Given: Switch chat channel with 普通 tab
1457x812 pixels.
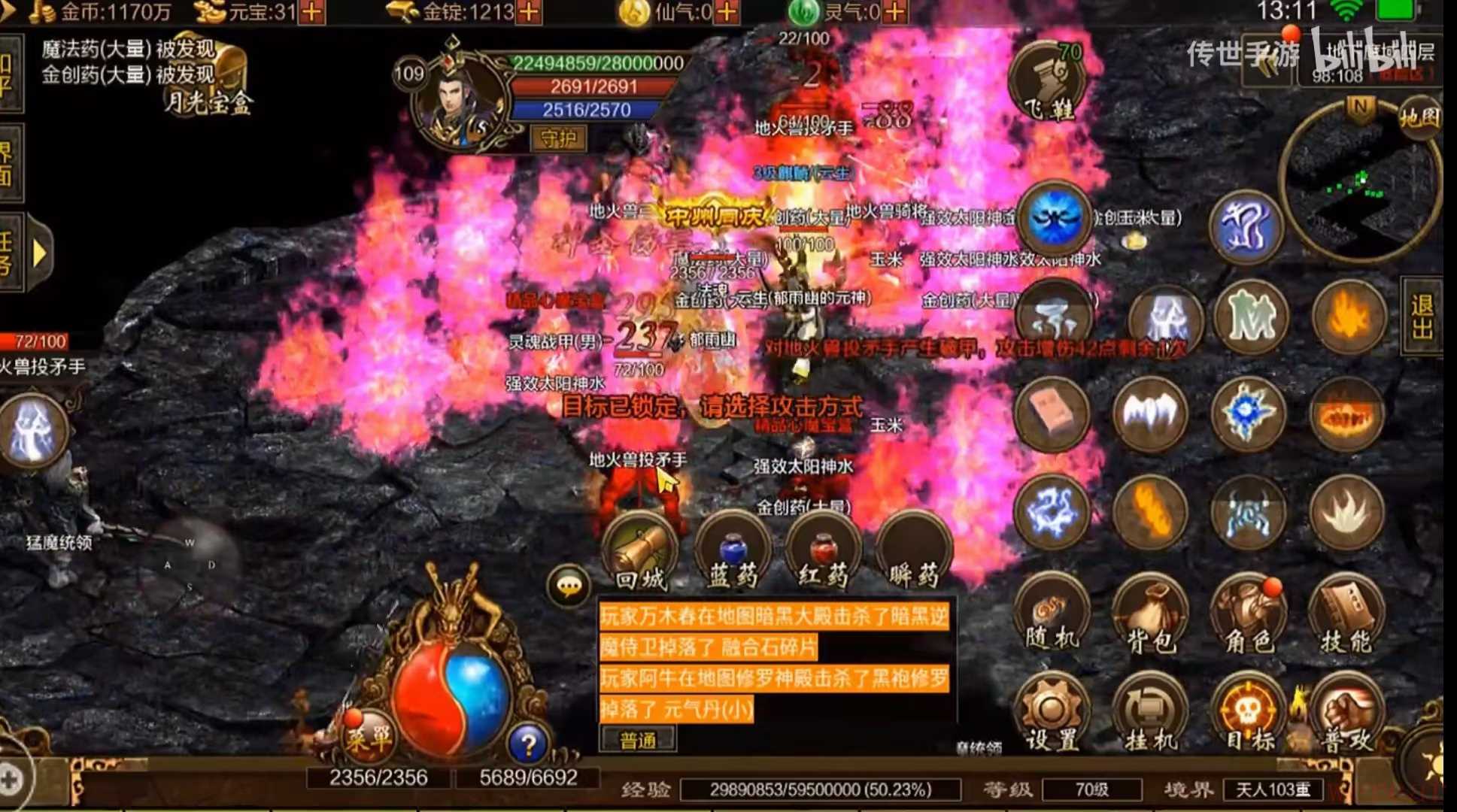Looking at the screenshot, I should tap(638, 741).
